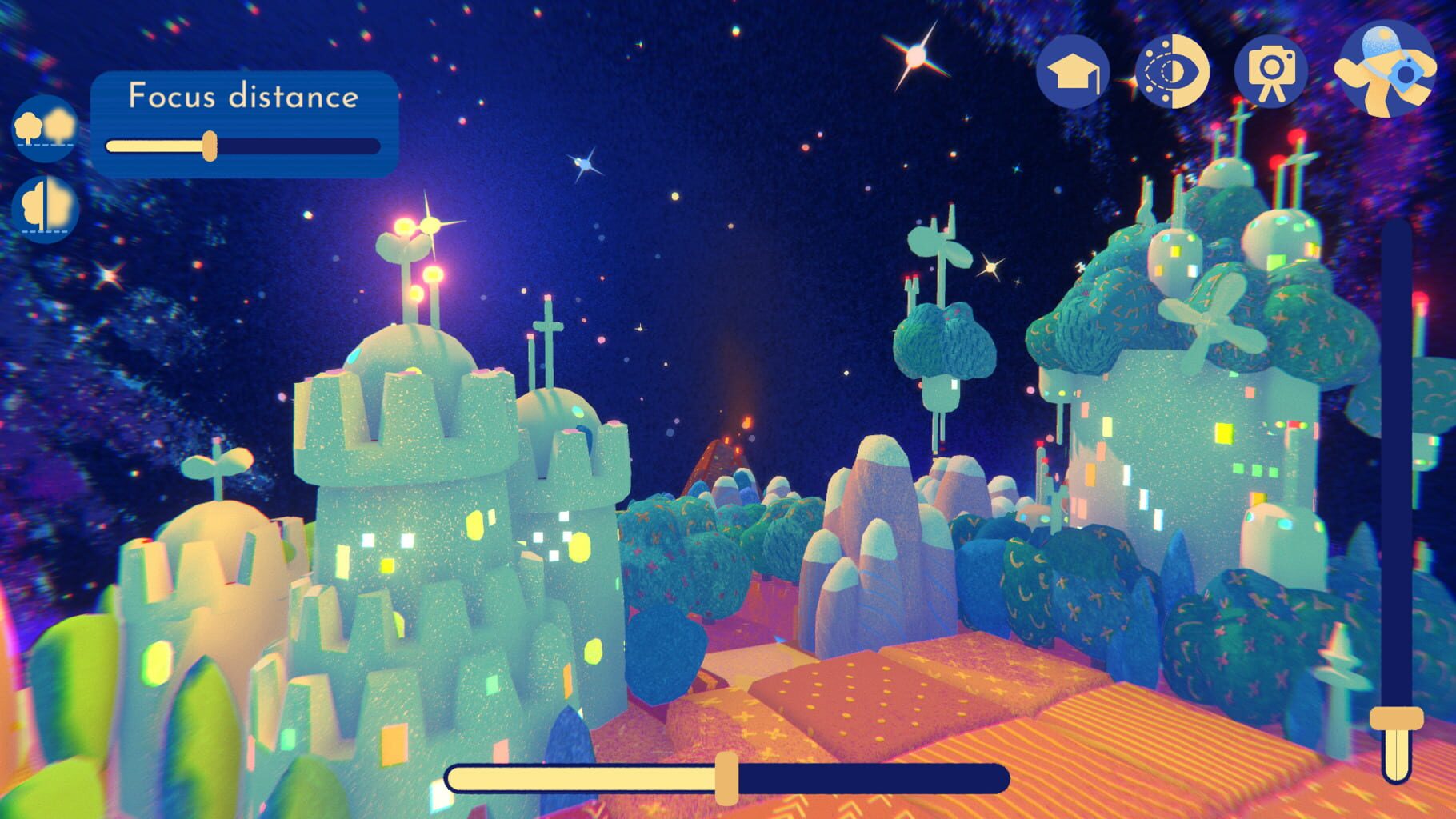Adjust the Focus distance slider handle
The width and height of the screenshot is (1456, 819).
pyautogui.click(x=210, y=146)
